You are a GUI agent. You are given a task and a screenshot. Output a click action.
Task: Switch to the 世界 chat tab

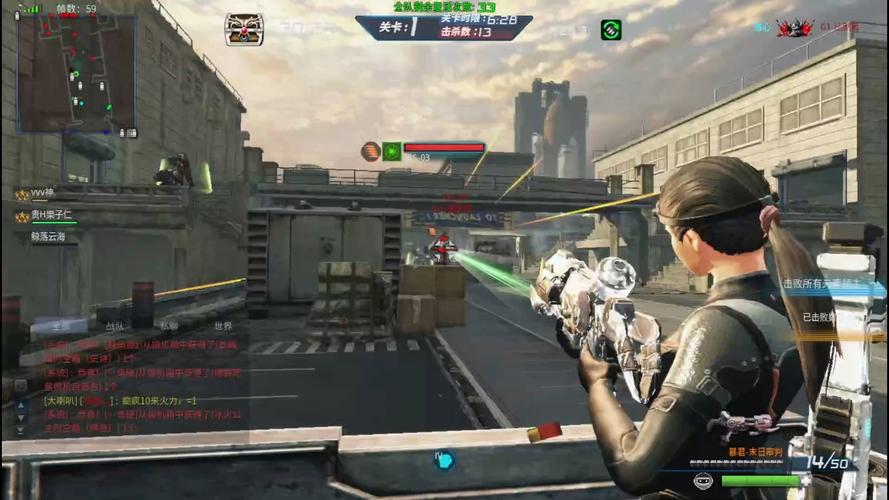click(222, 326)
